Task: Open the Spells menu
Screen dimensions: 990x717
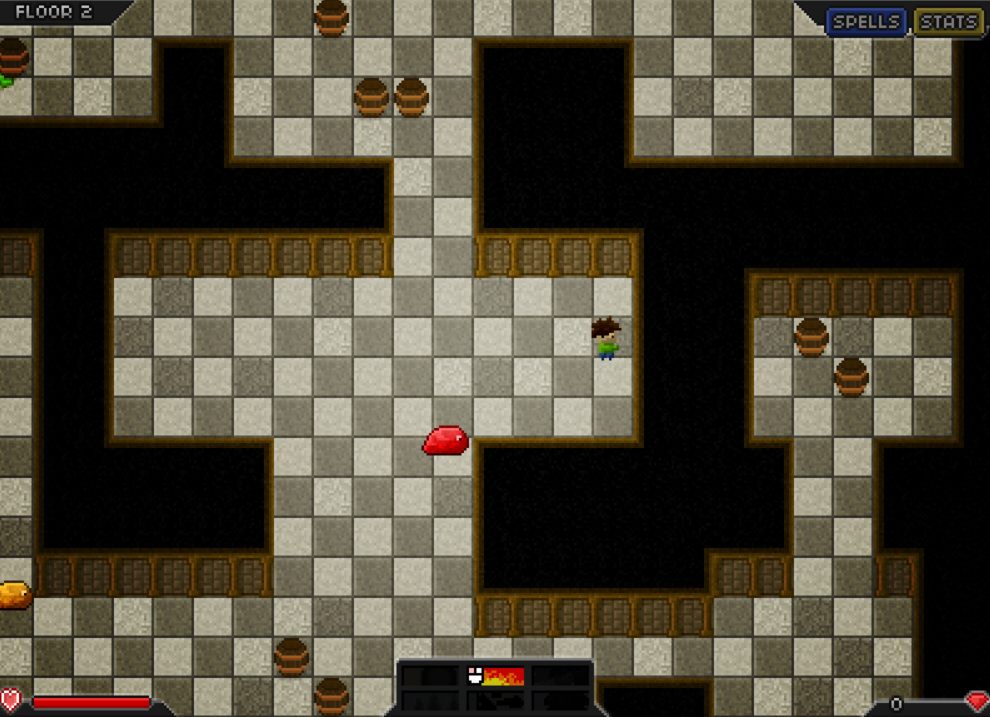Action: [866, 22]
